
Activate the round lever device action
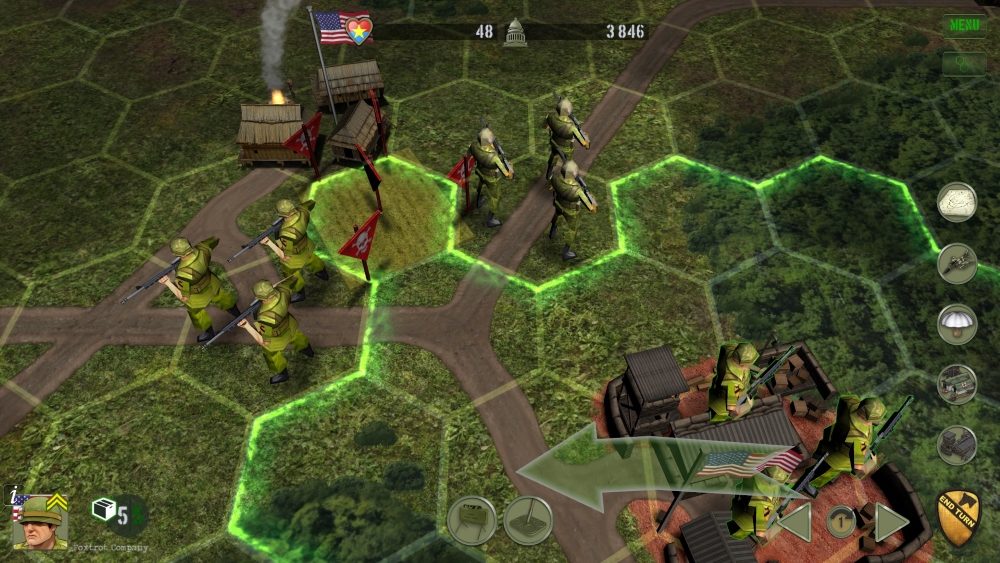[x=528, y=520]
